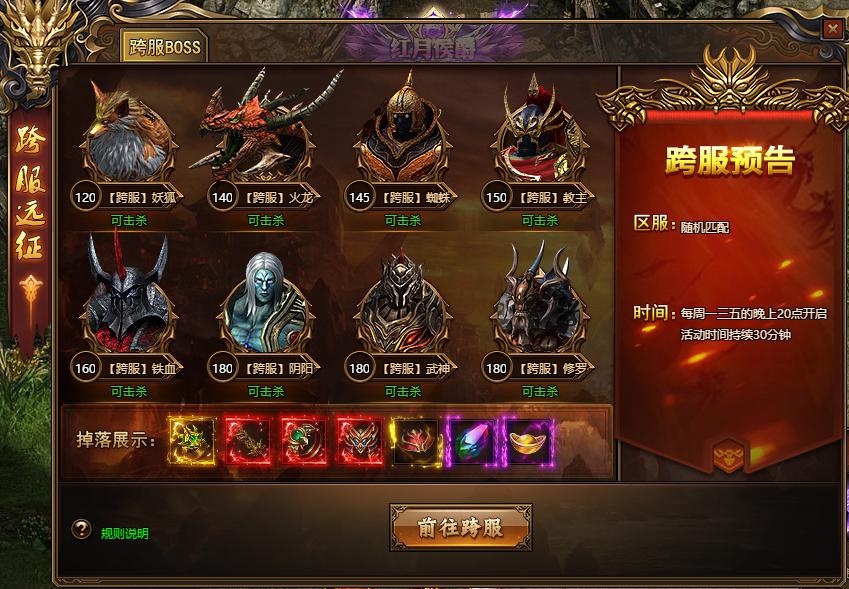849x589 pixels.
Task: Show help via the question mark icon
Action: (x=81, y=530)
